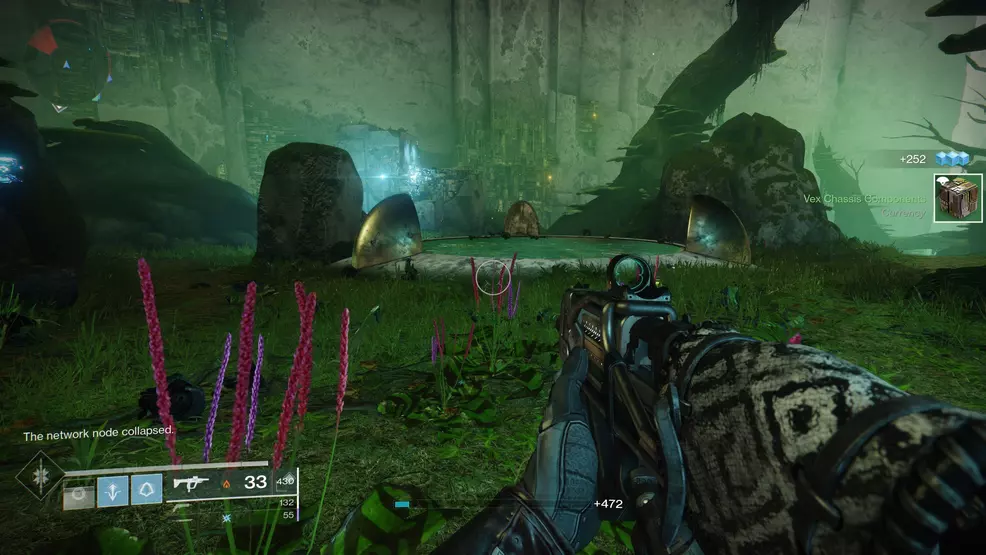Click the radar in the top-left corner
Image resolution: width=986 pixels, height=555 pixels.
[66, 66]
